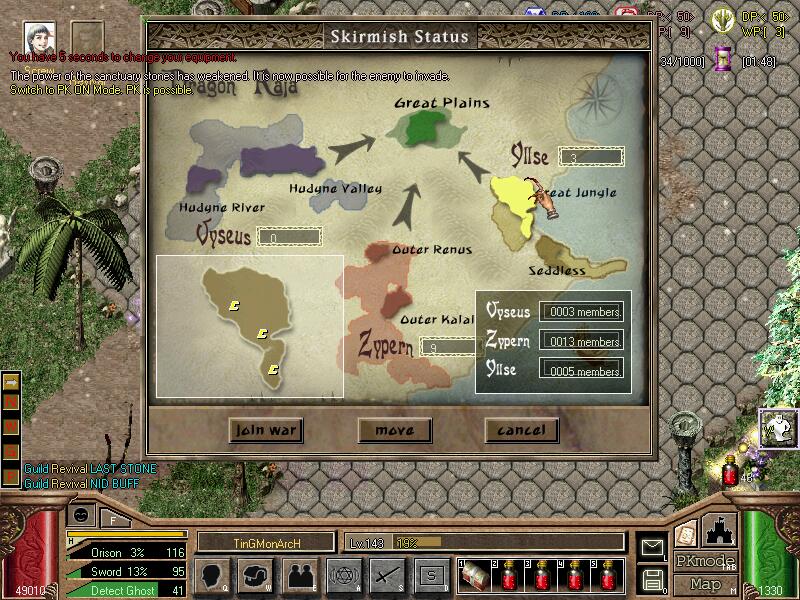Viewport: 800px width, 600px height.
Task: Toggle PKmode on the bottom bar
Action: 703,561
